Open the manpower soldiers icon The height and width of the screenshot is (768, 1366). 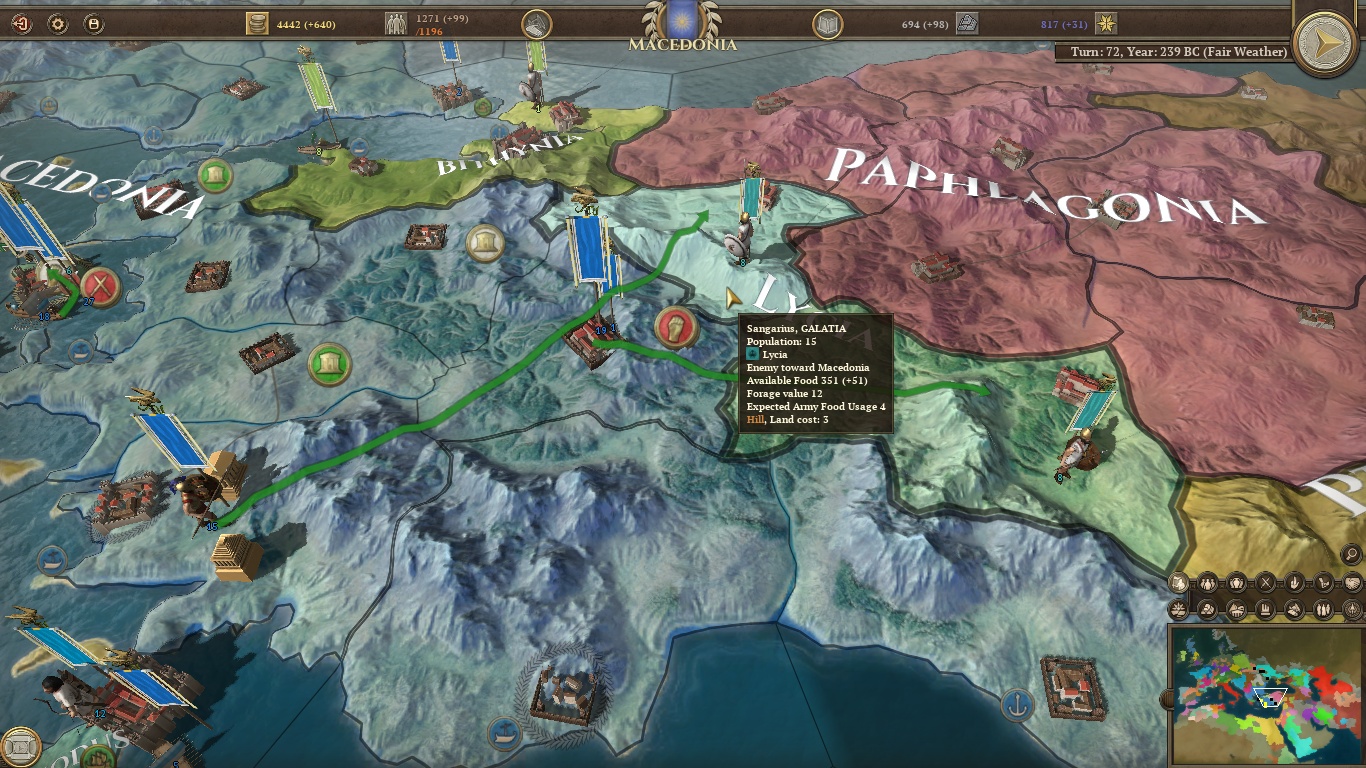click(397, 23)
